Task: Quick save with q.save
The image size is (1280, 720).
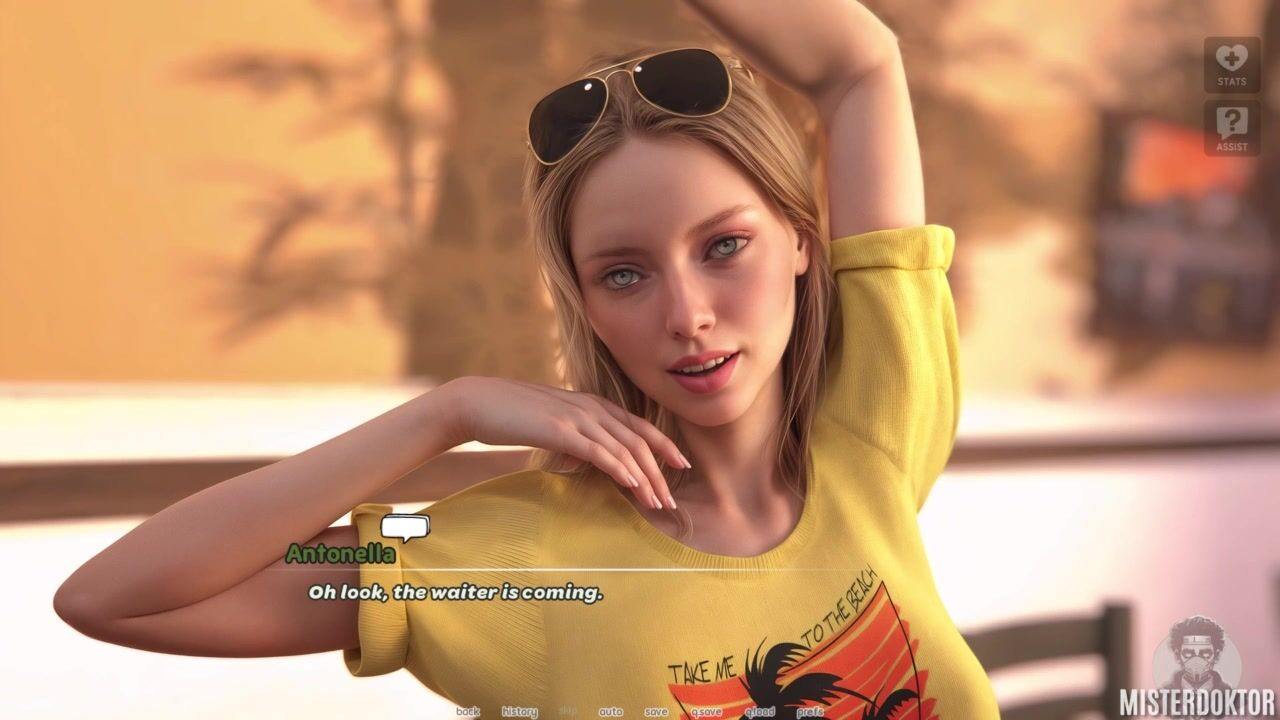Action: (705, 712)
